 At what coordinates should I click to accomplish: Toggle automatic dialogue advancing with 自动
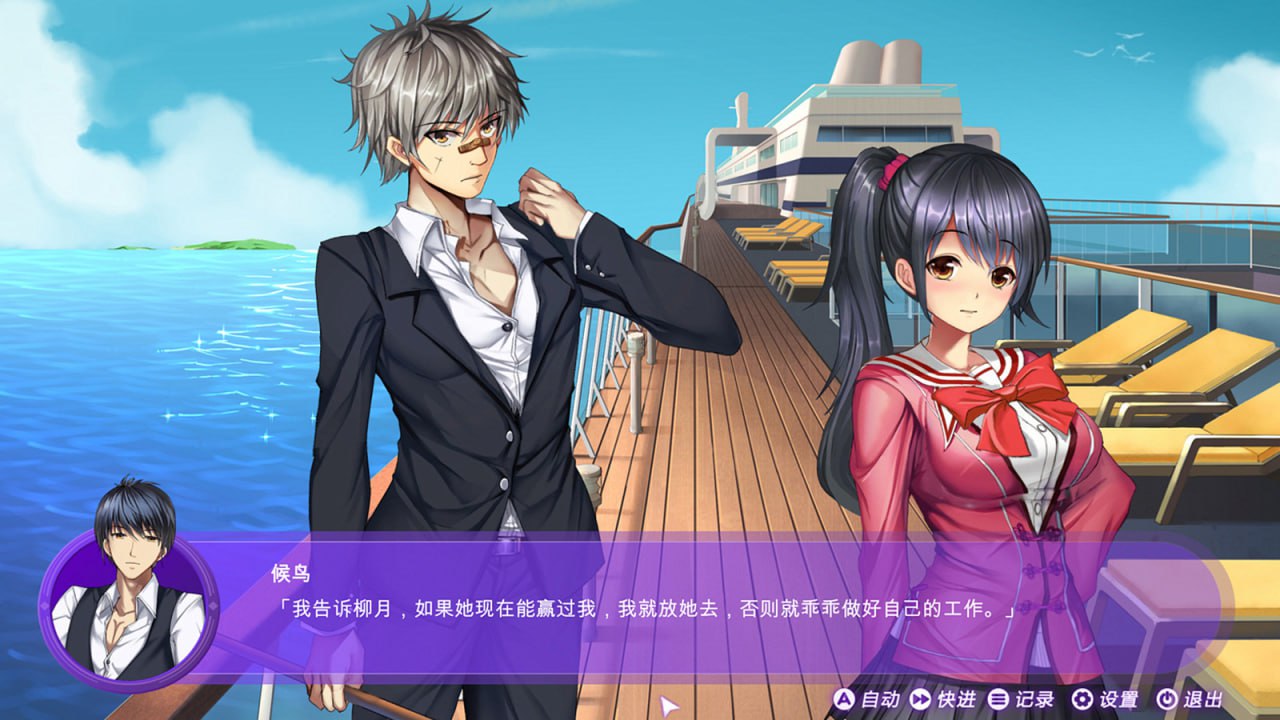point(878,698)
